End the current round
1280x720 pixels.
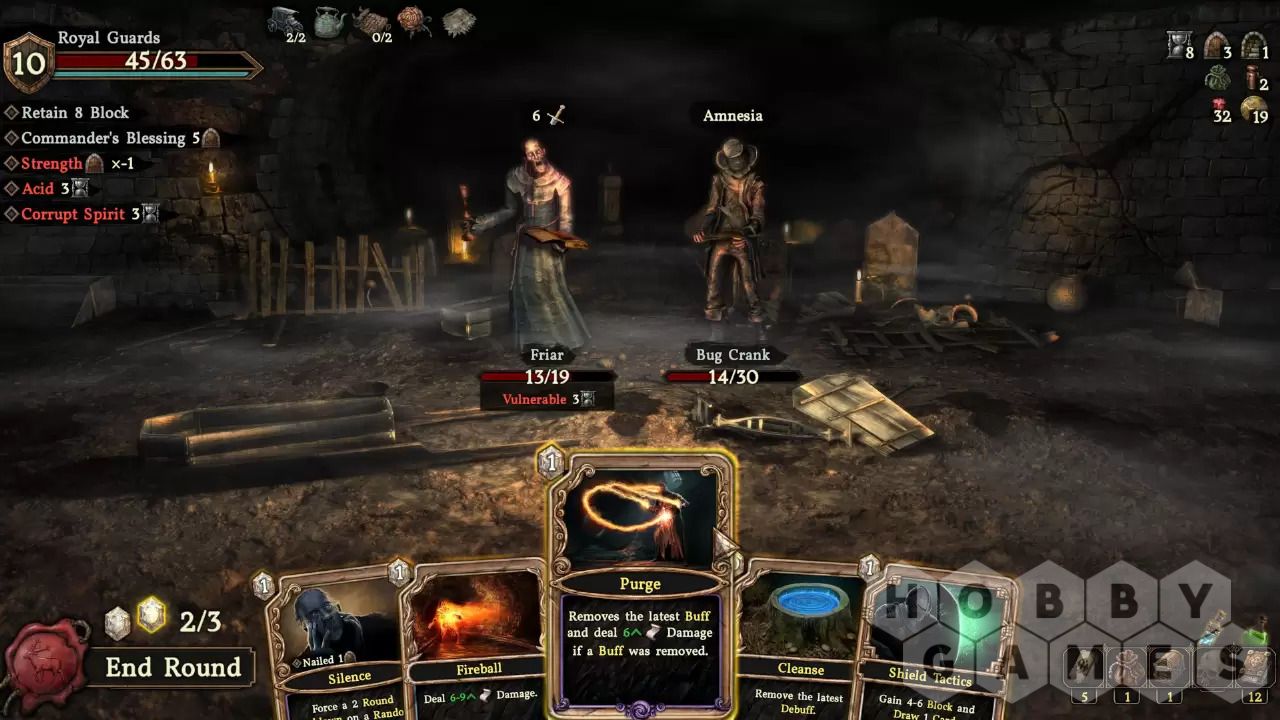click(173, 668)
